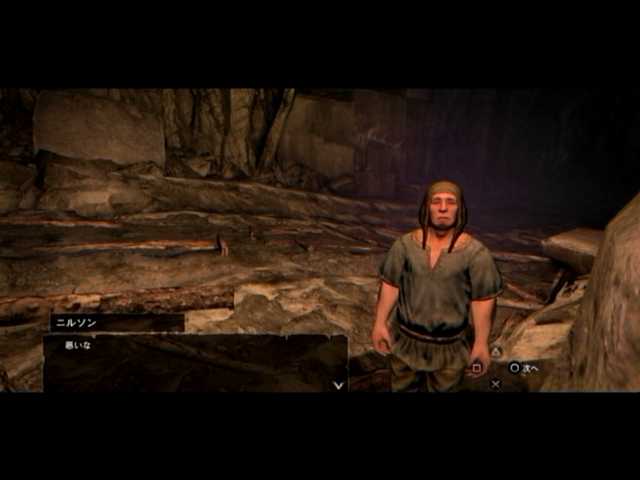This screenshot has height=480, width=640.
Task: Advance dialogue with the down arrow indicator
Action: (338, 384)
